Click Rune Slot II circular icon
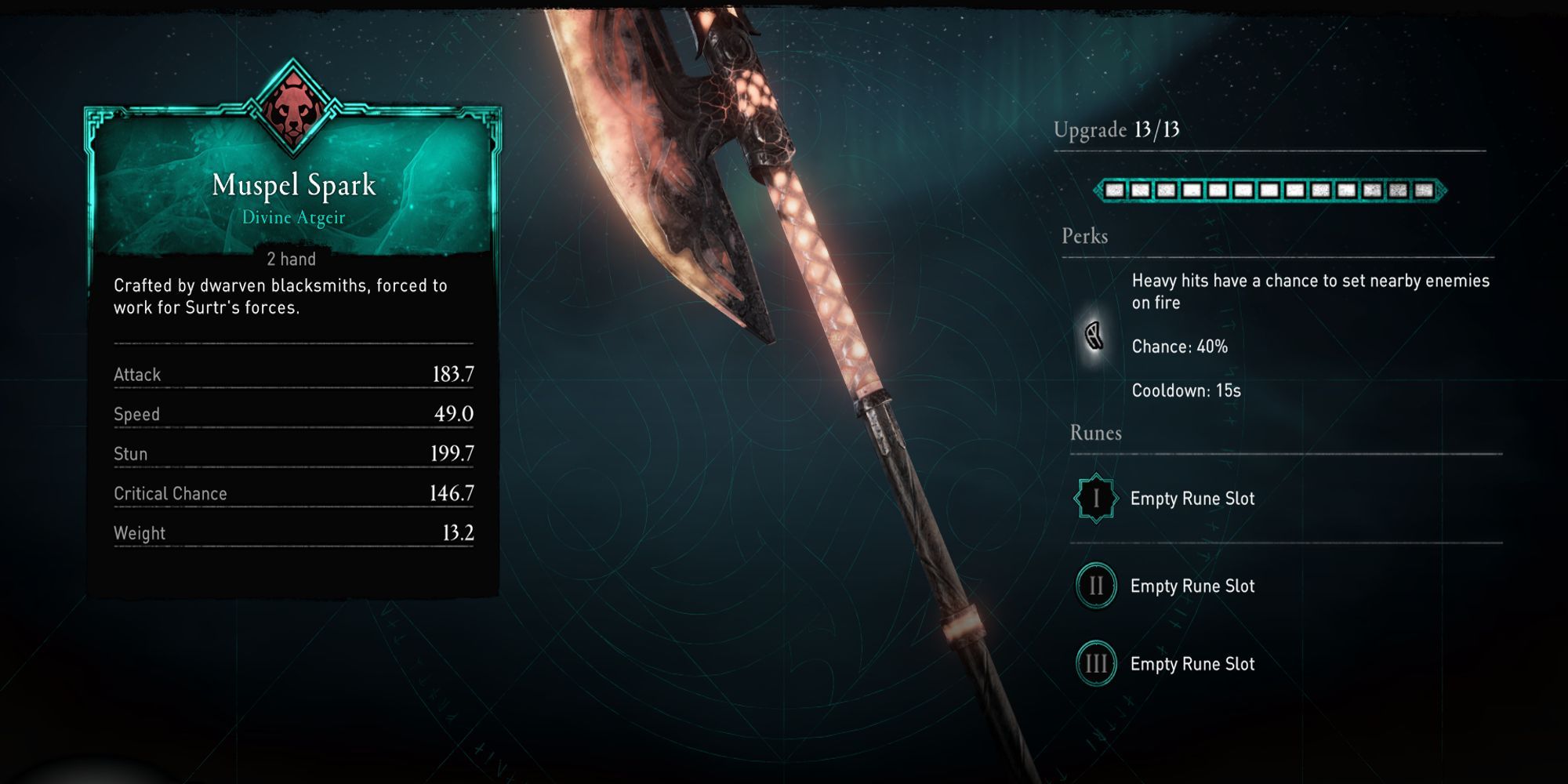Viewport: 1568px width, 784px height. pos(1094,586)
